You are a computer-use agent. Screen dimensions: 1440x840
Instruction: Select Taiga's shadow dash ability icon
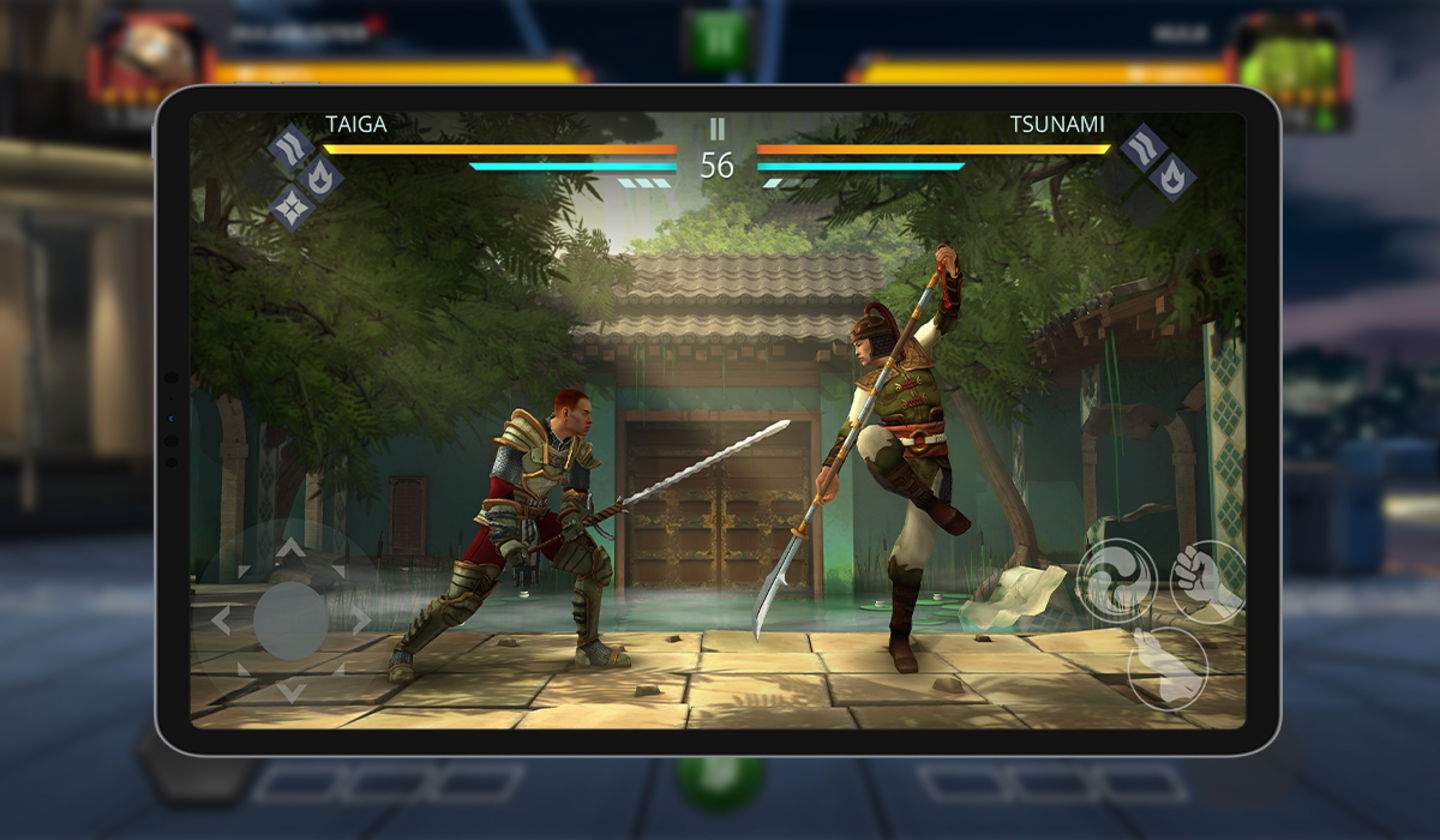(290, 145)
